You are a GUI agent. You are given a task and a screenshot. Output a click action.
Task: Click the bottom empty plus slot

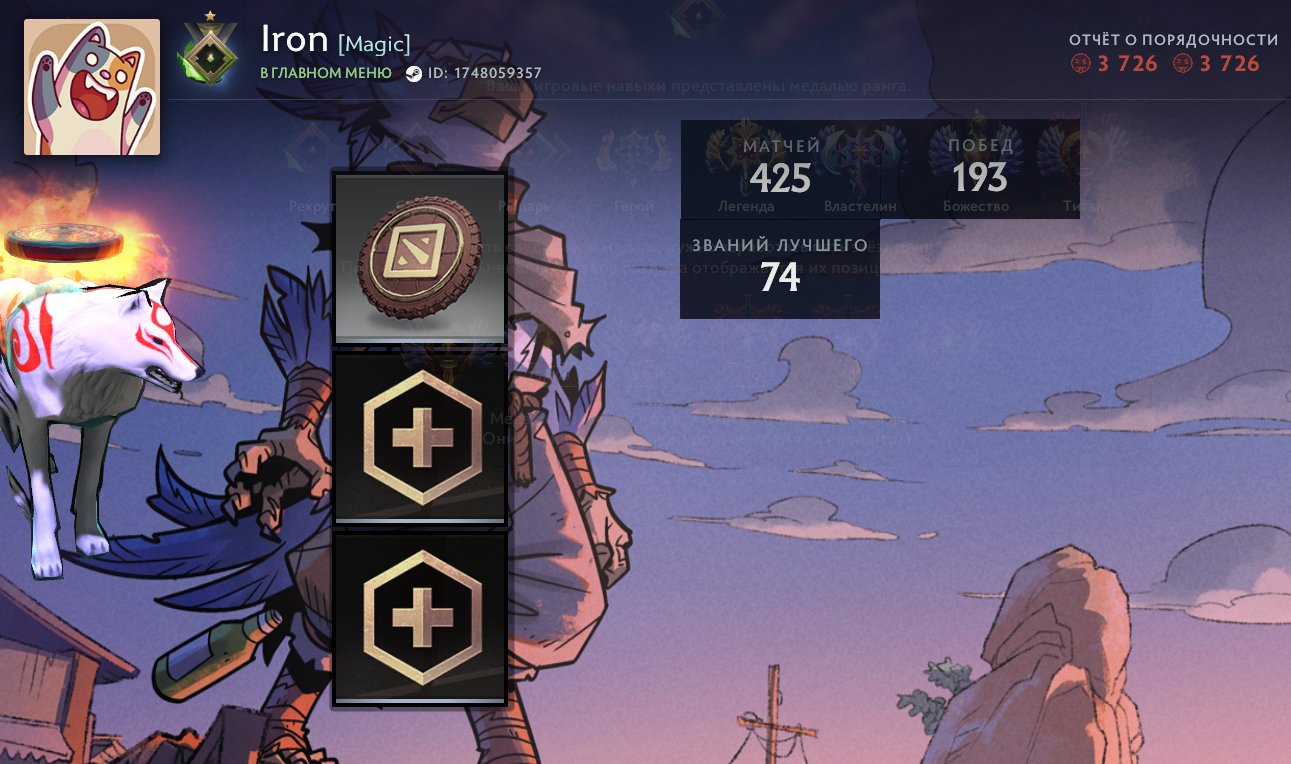pyautogui.click(x=419, y=617)
